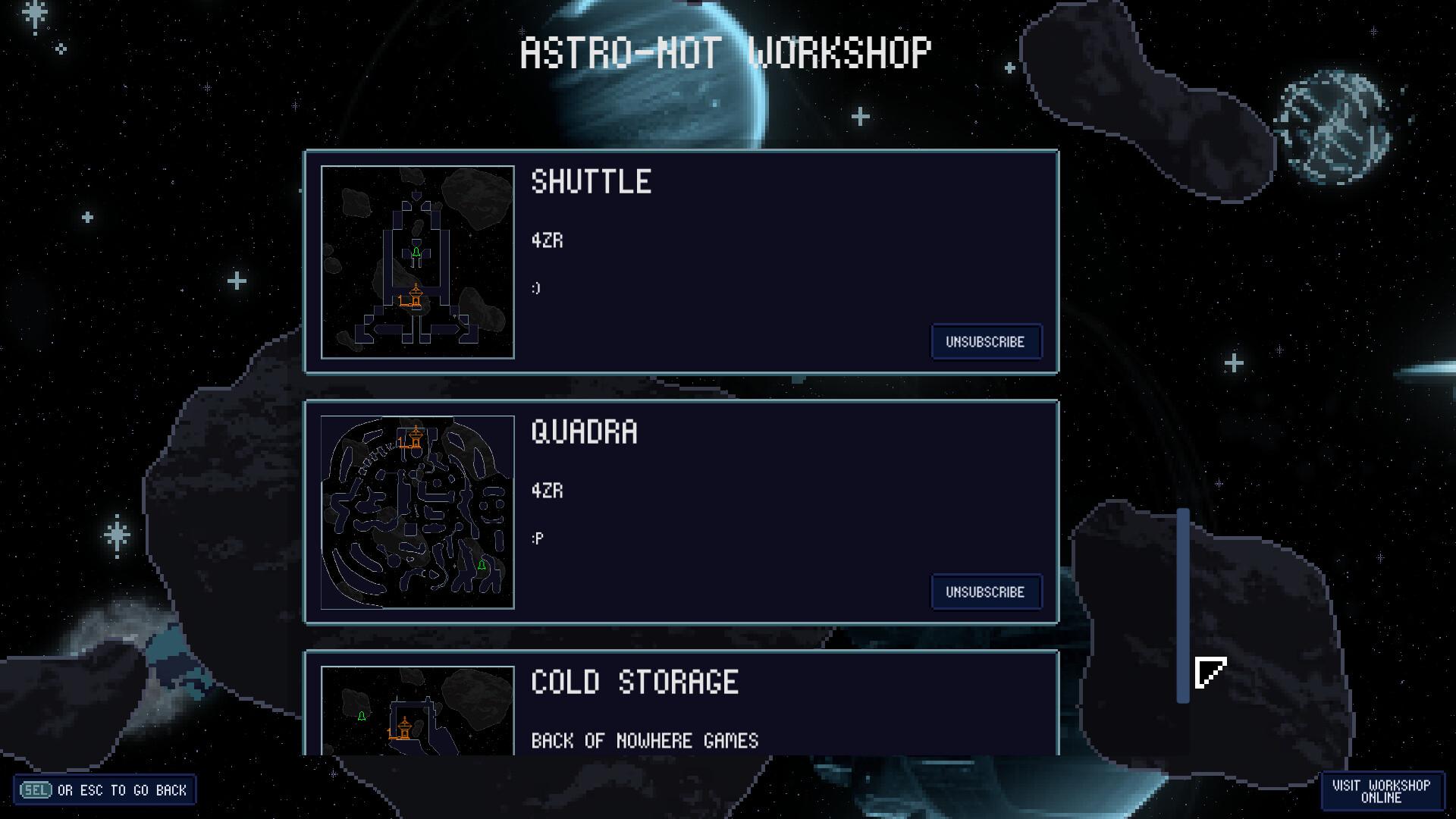Unsubscribe from the SHUTTLE workshop map
This screenshot has height=819, width=1456.
pos(986,342)
